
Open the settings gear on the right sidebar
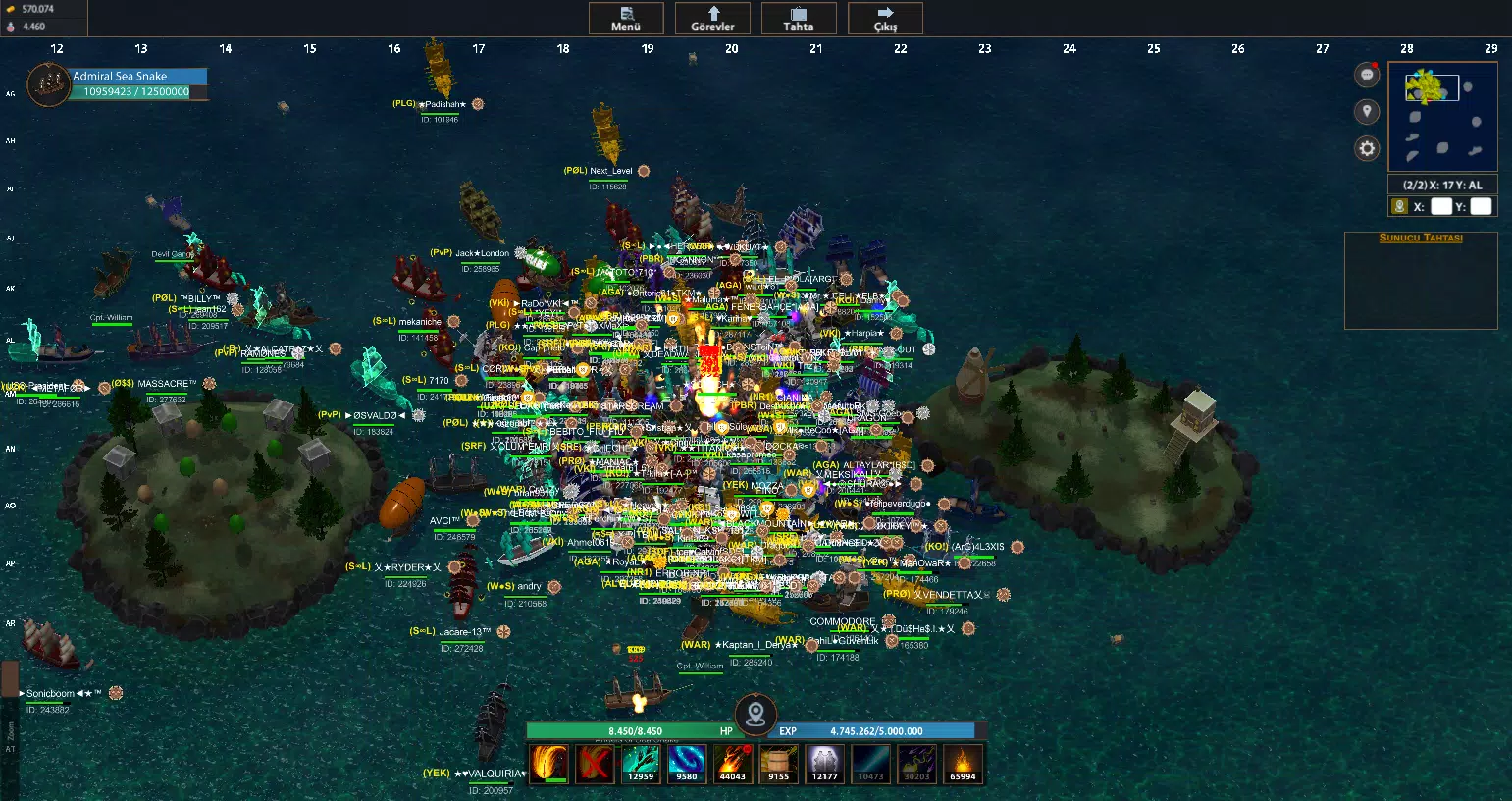click(x=1366, y=148)
